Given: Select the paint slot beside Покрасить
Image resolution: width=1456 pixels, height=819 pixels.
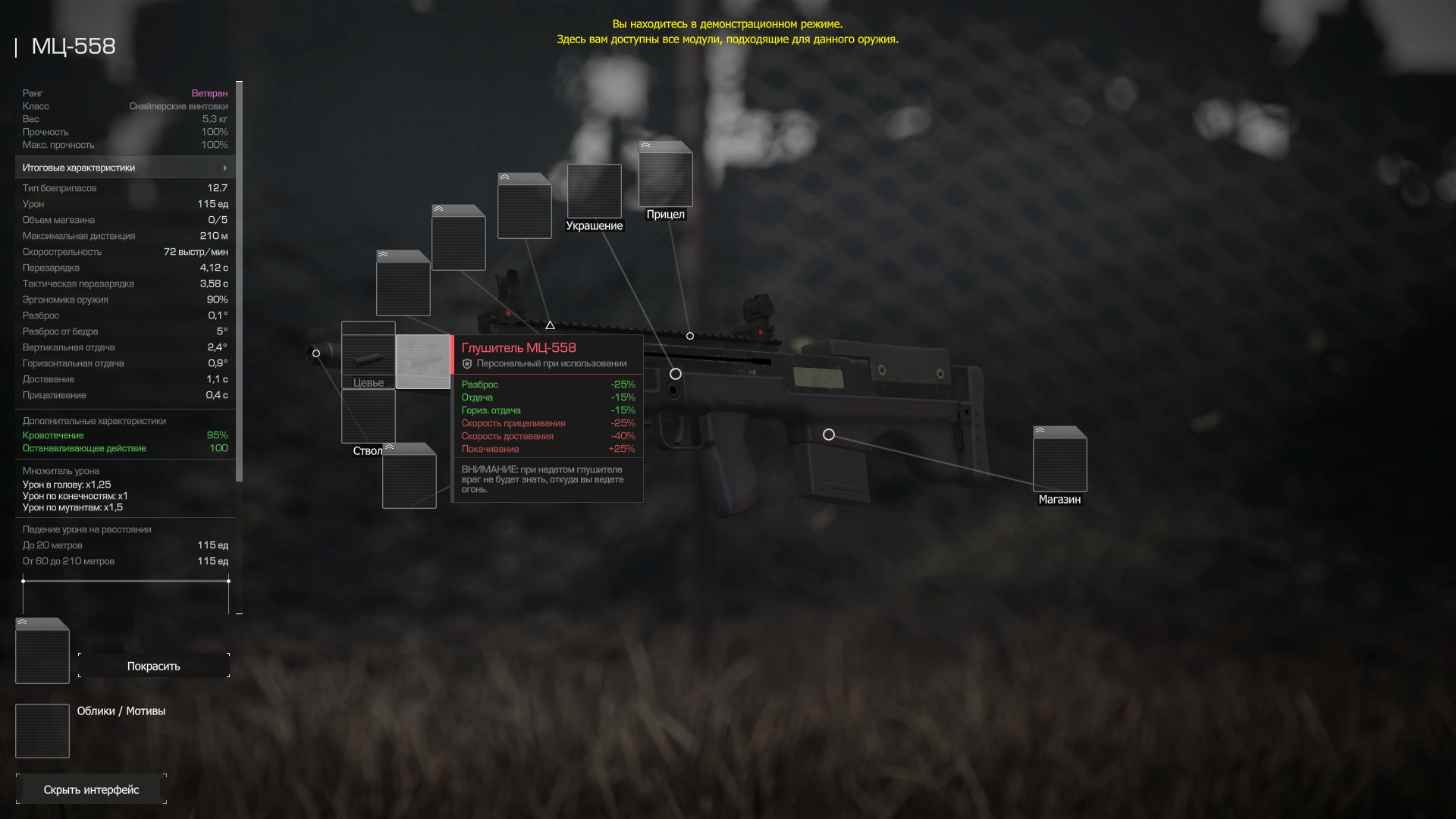Looking at the screenshot, I should click(x=42, y=652).
